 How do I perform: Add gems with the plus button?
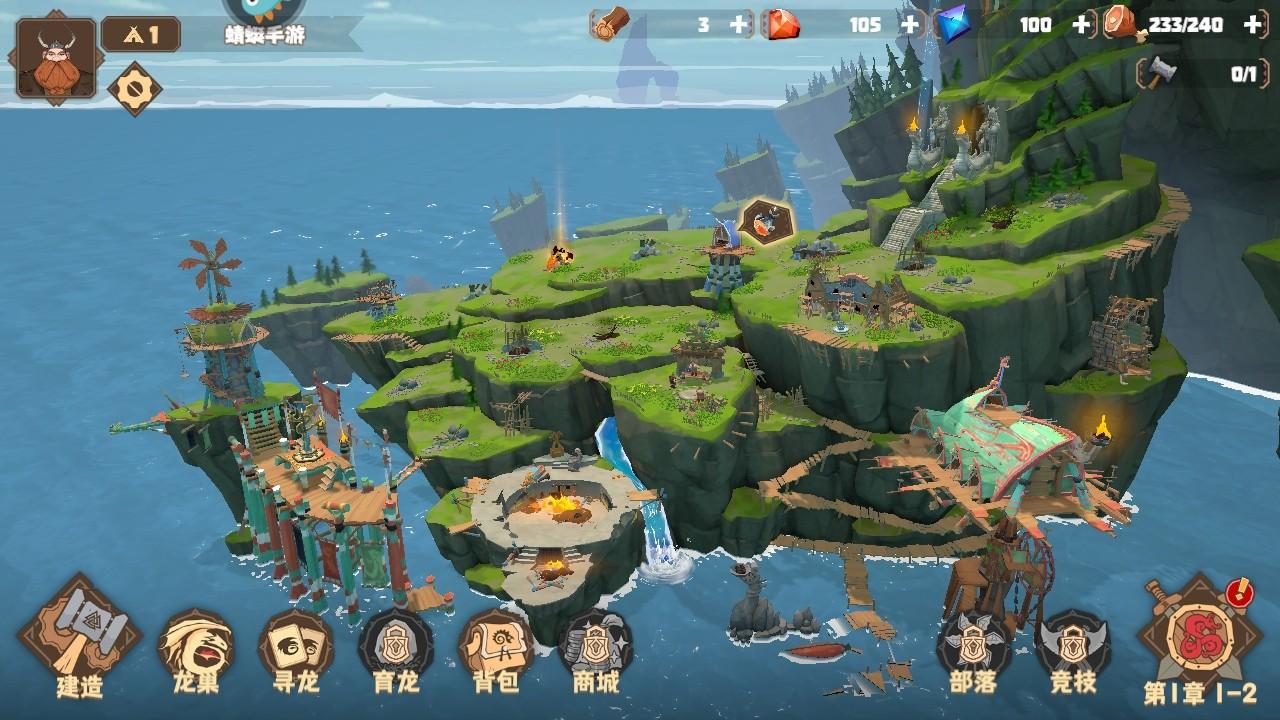pos(909,25)
